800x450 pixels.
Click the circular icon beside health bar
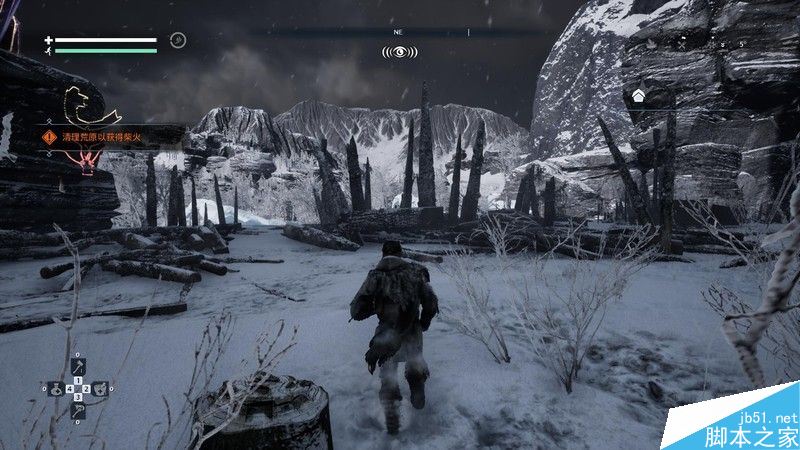coord(177,41)
